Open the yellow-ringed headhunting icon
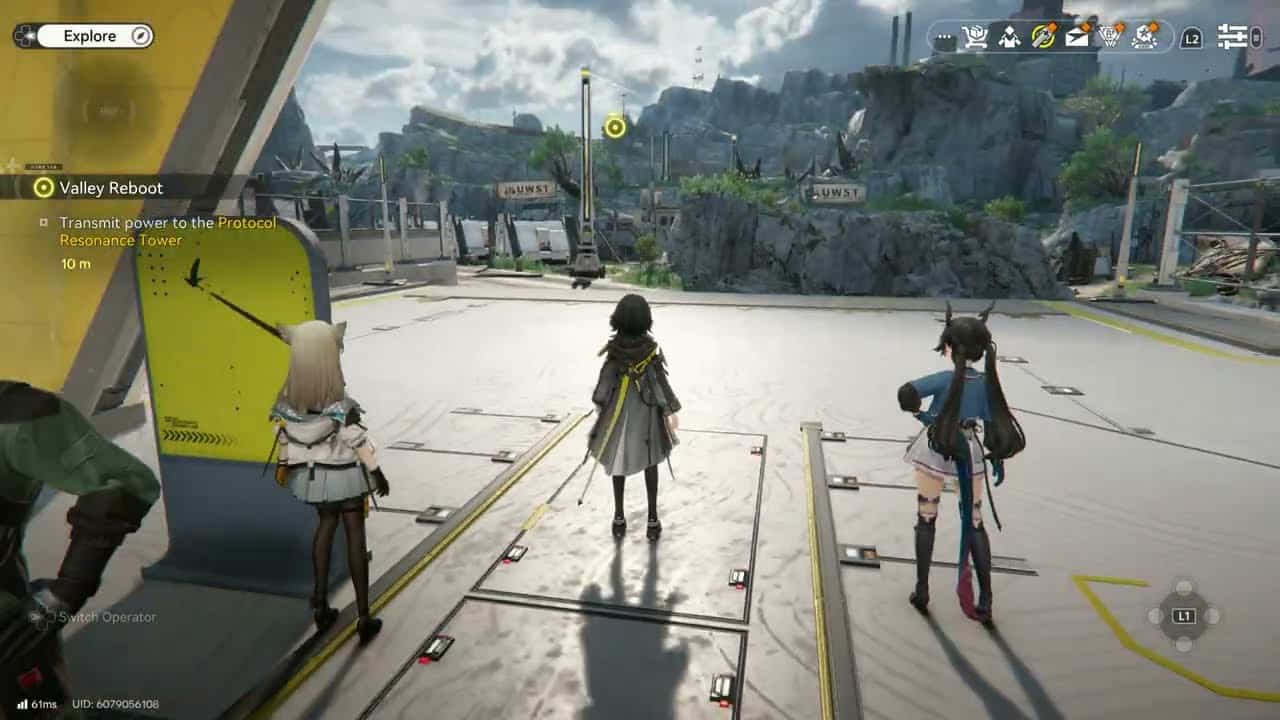 click(1043, 37)
